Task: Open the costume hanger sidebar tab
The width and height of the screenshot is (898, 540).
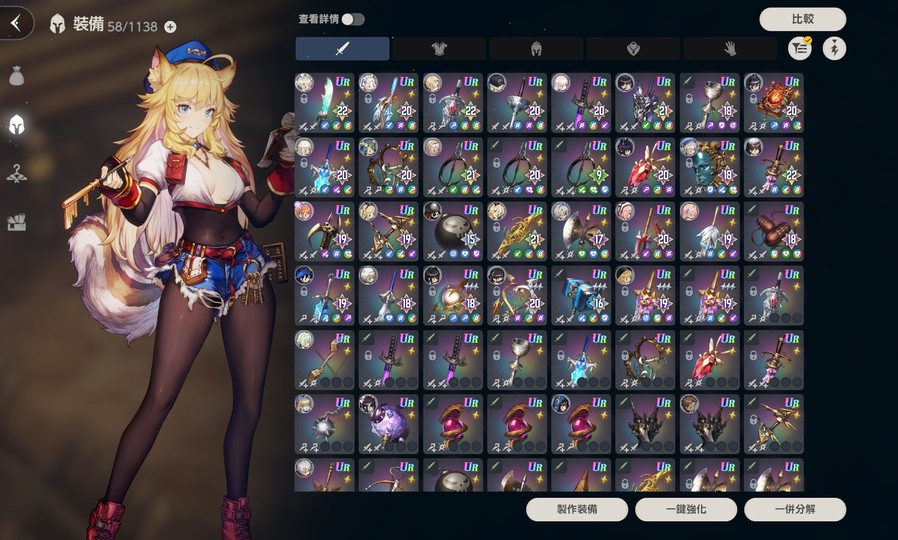Action: pyautogui.click(x=16, y=173)
